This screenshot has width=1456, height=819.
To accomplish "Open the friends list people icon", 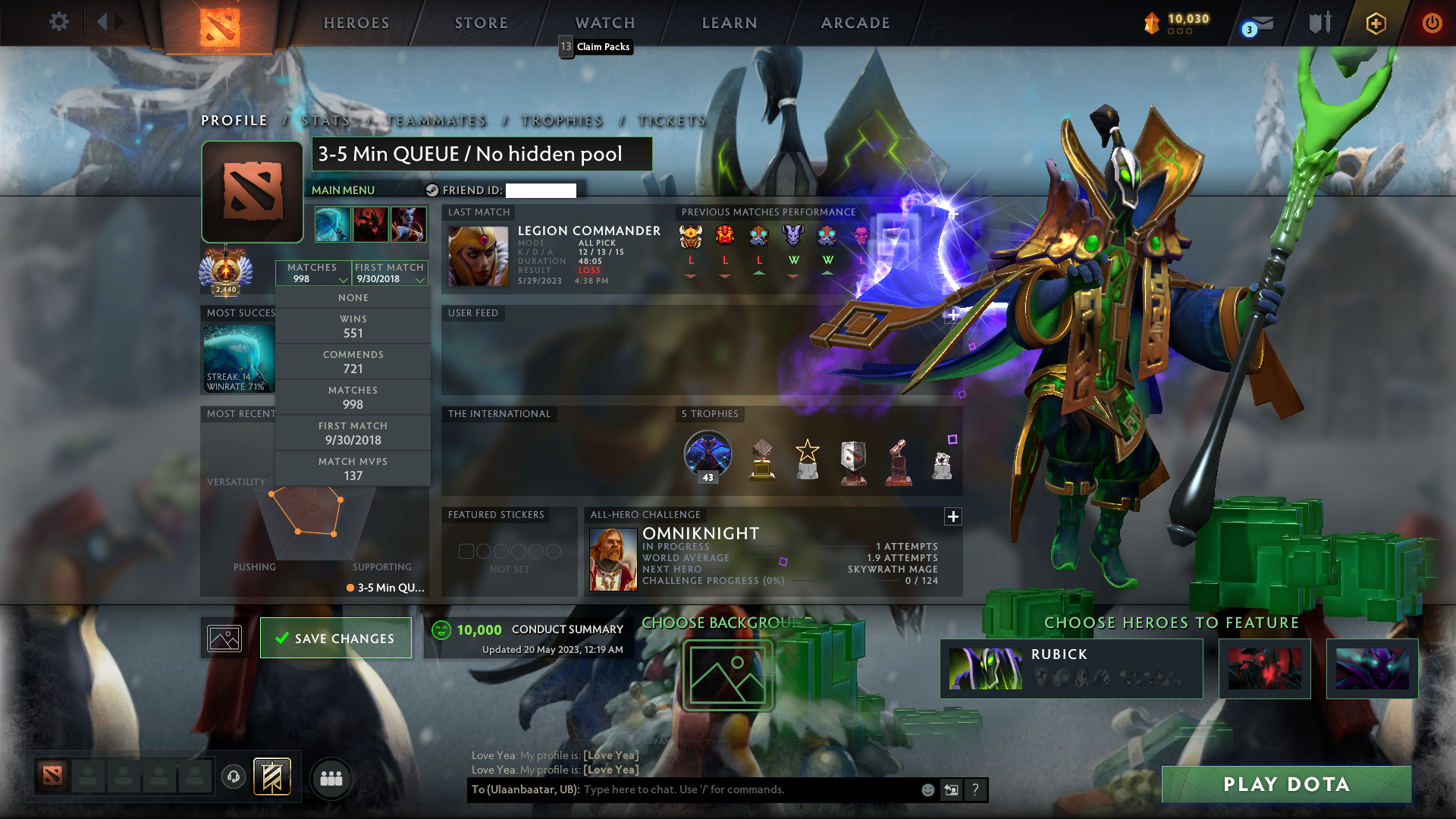I will click(330, 777).
